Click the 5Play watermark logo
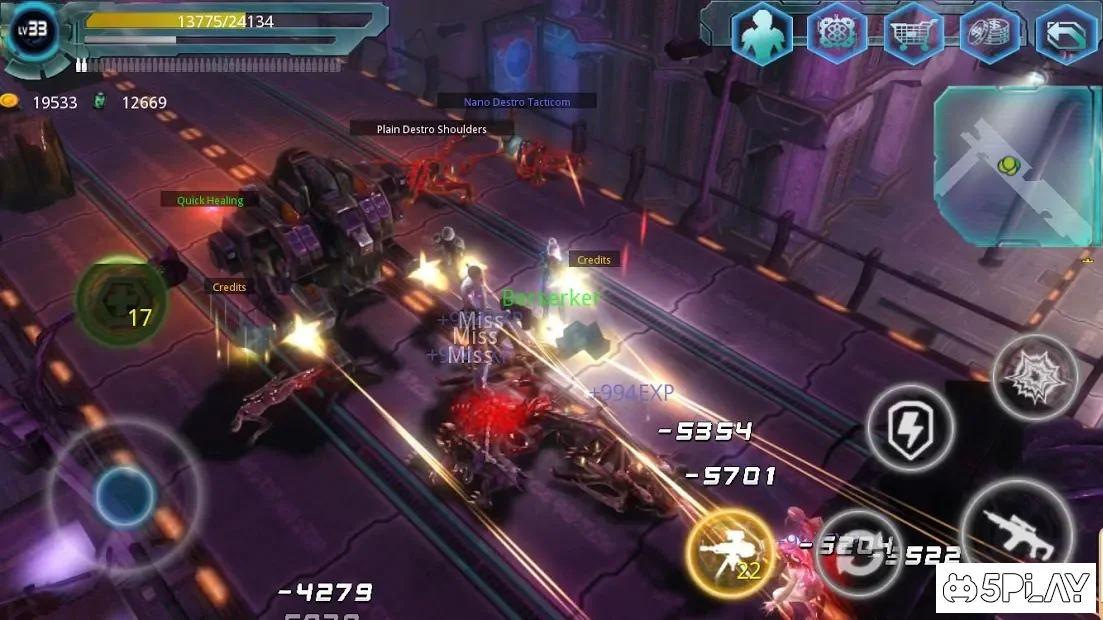This screenshot has height=620, width=1103. pos(1017,590)
